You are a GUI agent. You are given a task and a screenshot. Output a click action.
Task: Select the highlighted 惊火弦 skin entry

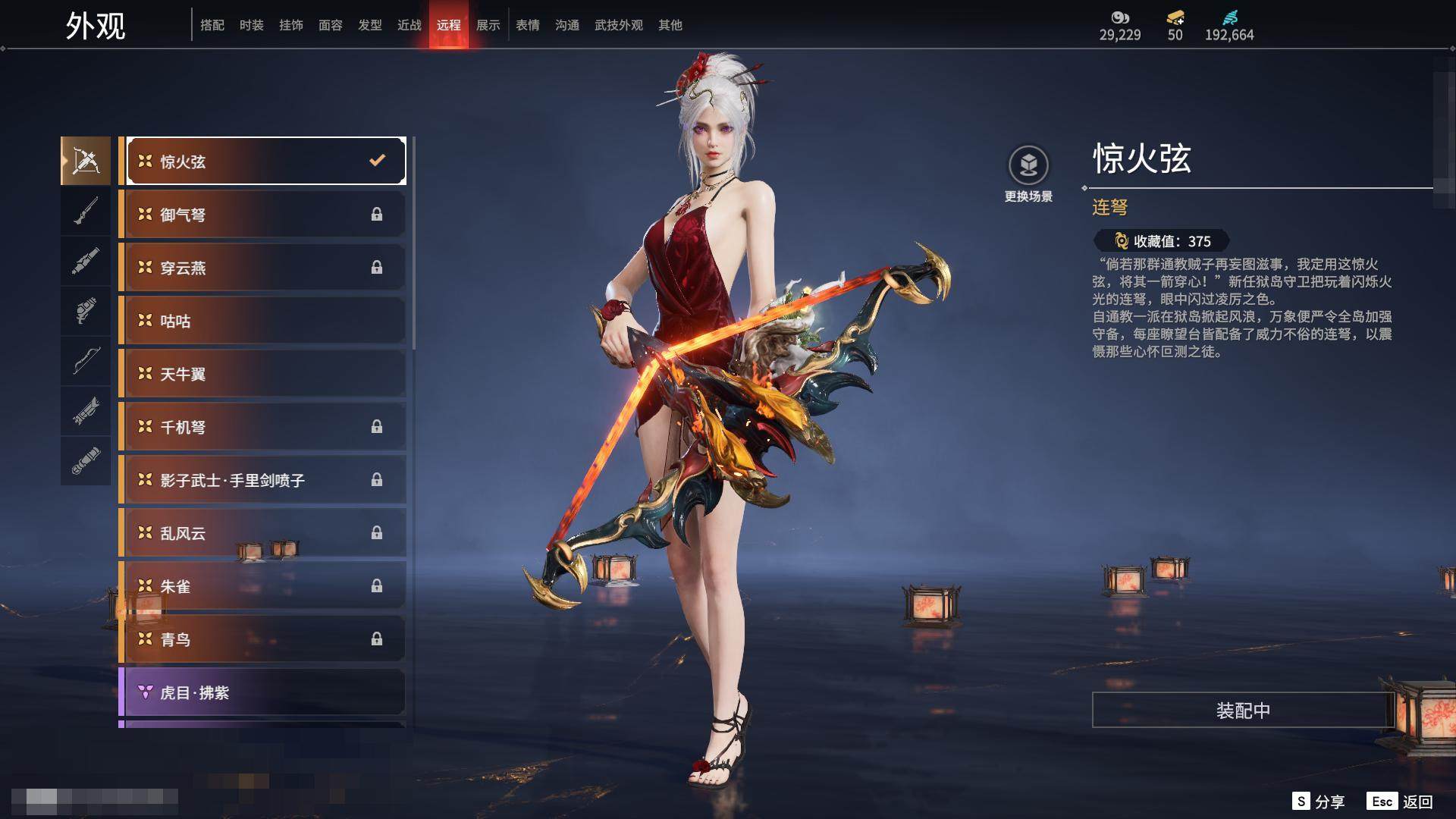[x=264, y=161]
